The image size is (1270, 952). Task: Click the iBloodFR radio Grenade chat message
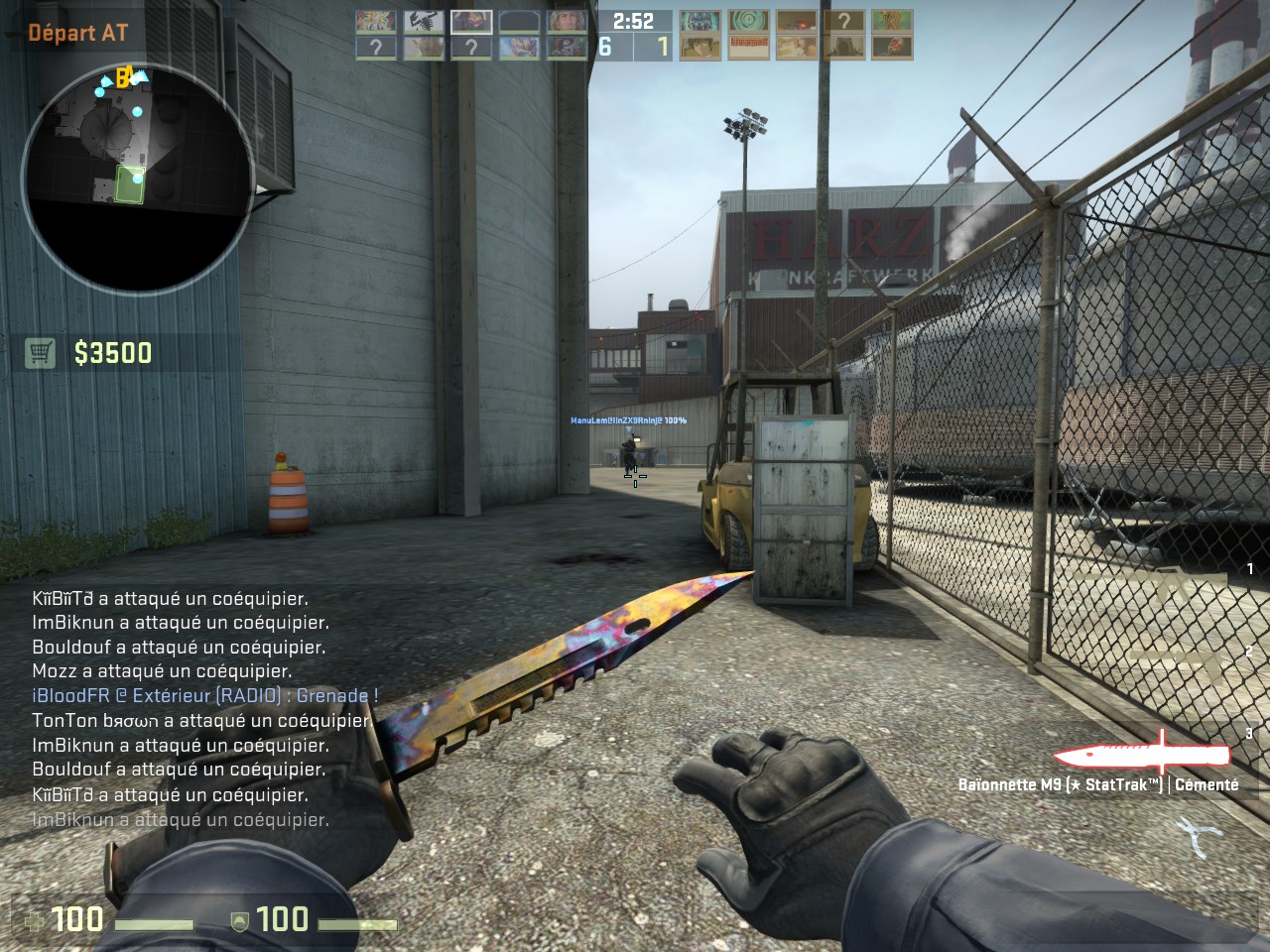[x=205, y=695]
